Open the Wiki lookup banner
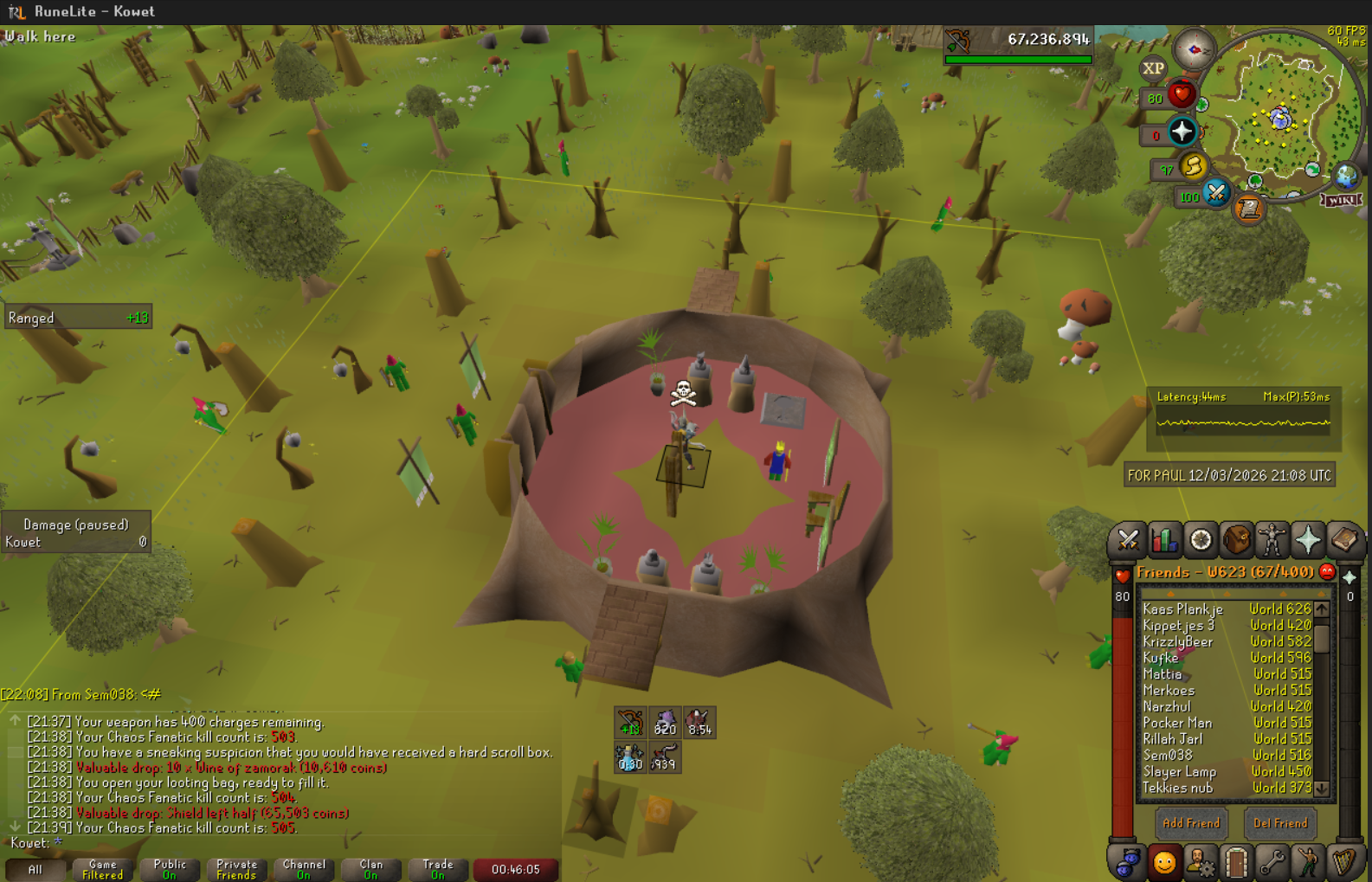This screenshot has height=882, width=1372. (1341, 200)
